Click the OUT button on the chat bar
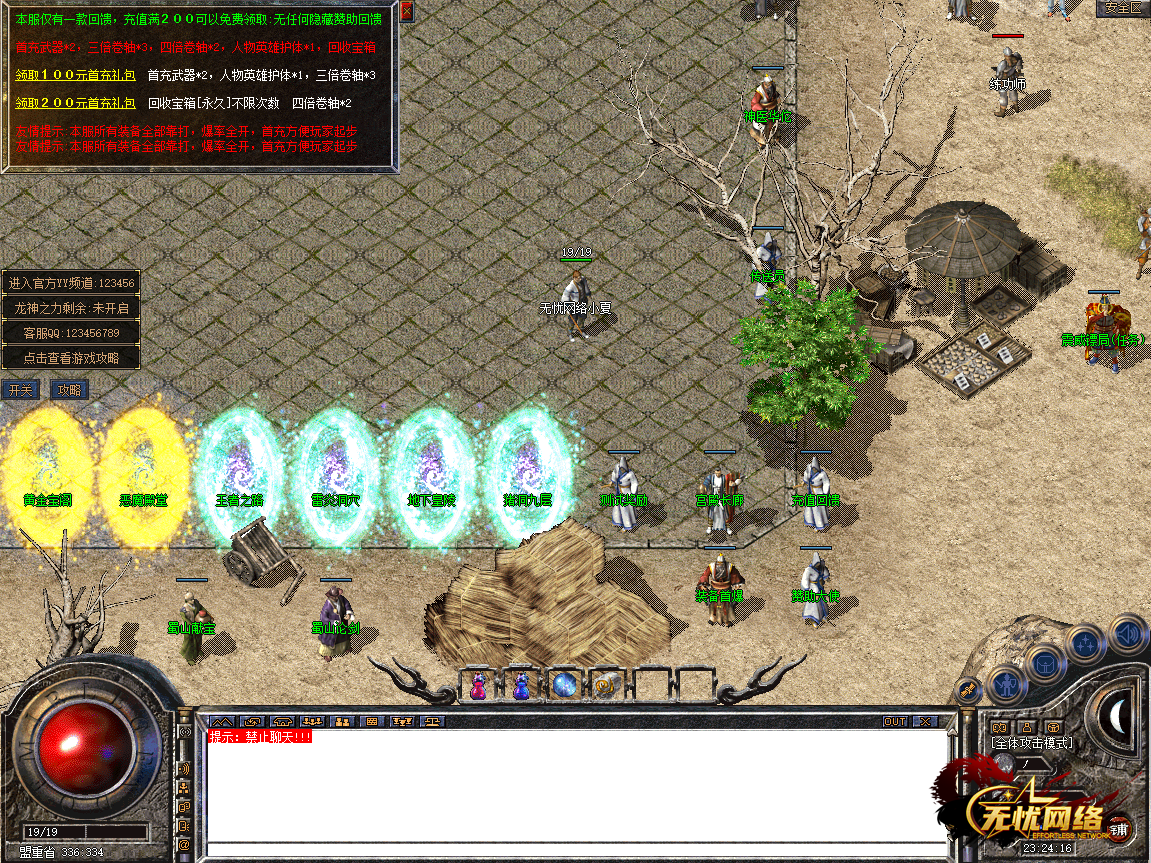The image size is (1151, 863). (x=894, y=721)
